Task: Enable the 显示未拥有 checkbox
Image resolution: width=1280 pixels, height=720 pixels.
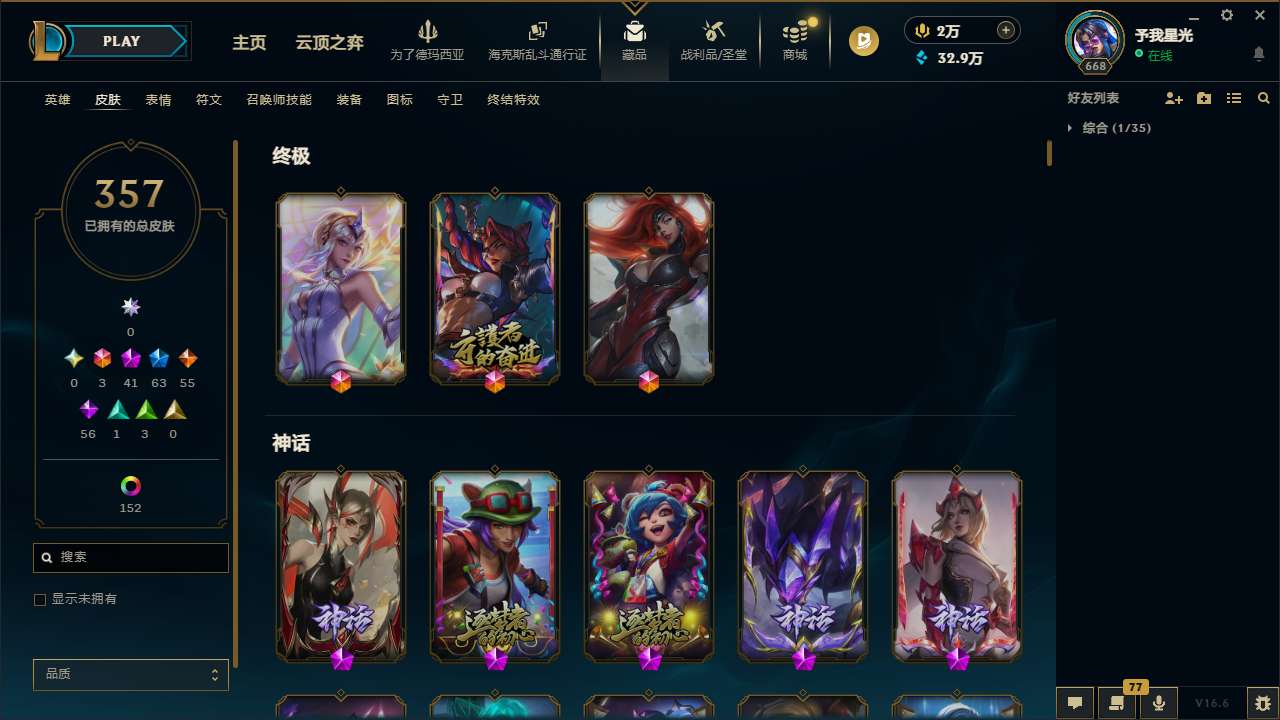Action: 40,599
